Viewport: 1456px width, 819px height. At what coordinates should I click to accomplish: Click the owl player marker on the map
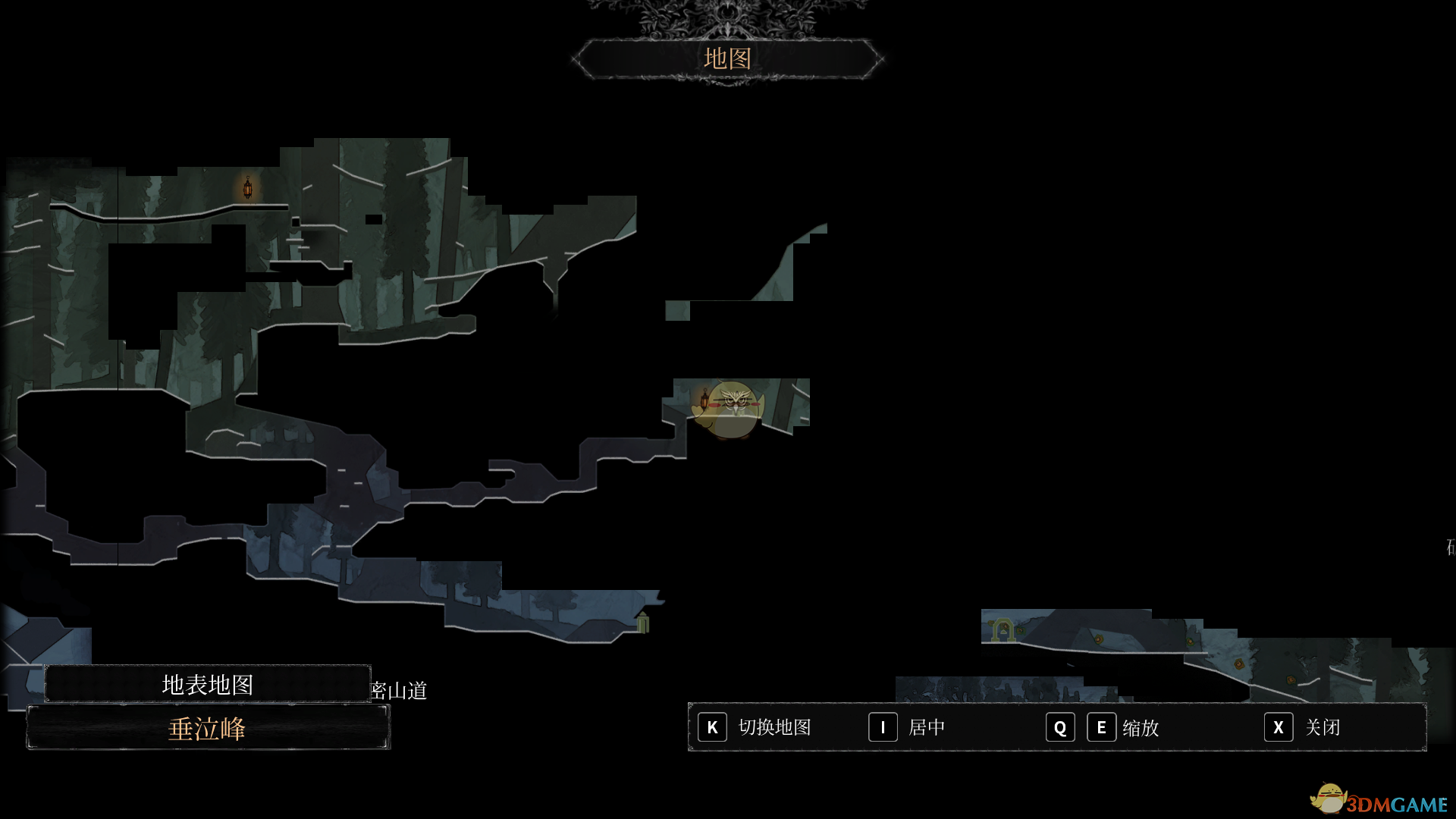coord(733,409)
